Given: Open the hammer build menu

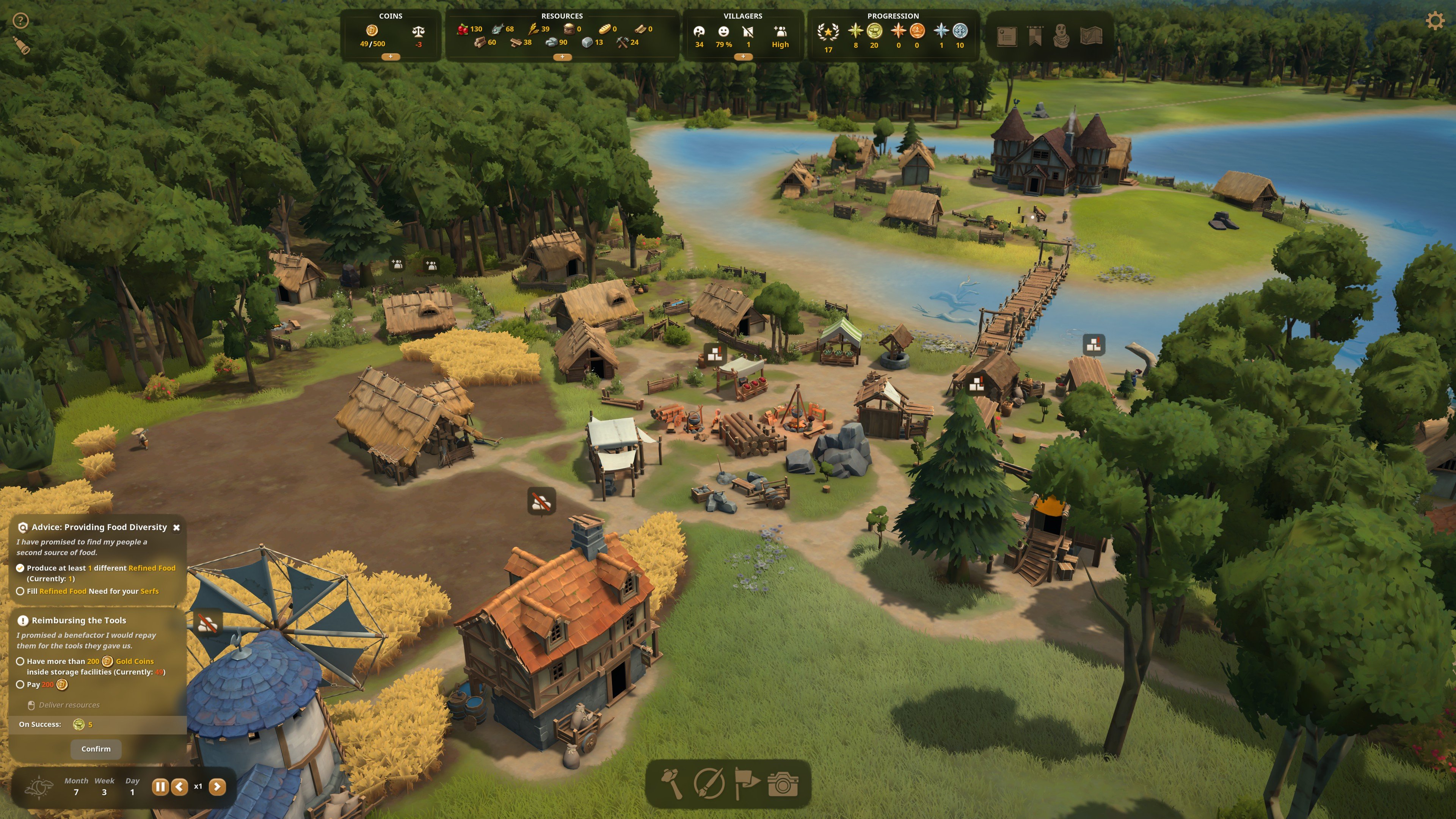Looking at the screenshot, I should point(672,783).
